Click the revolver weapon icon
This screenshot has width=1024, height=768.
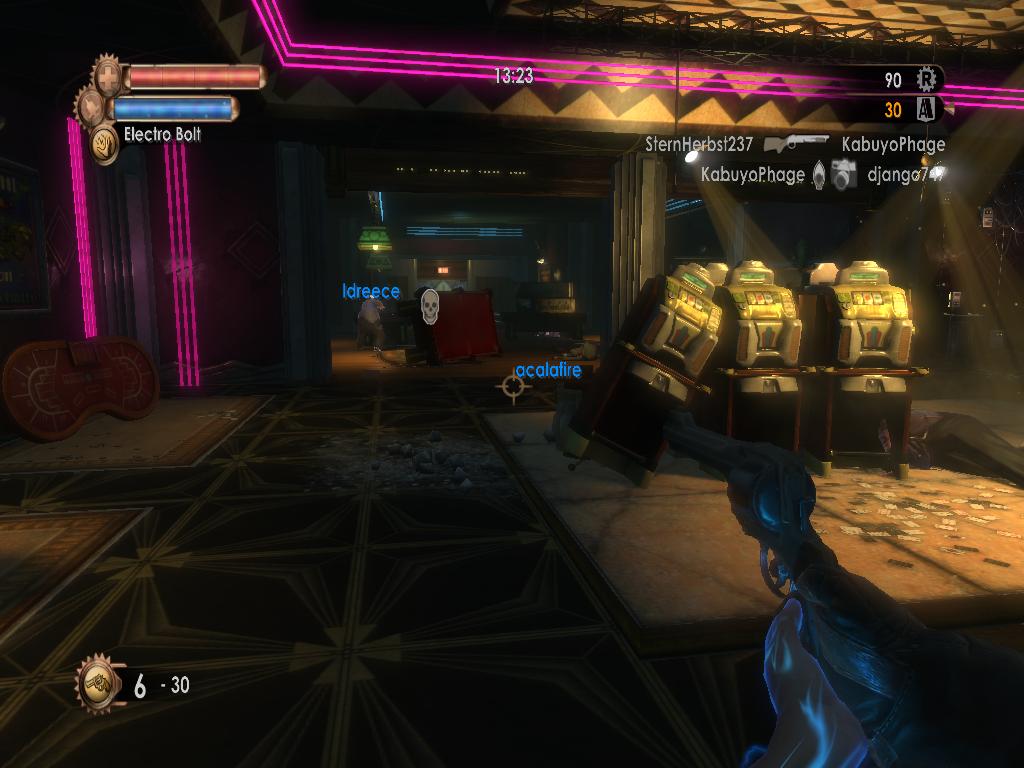pyautogui.click(x=98, y=685)
